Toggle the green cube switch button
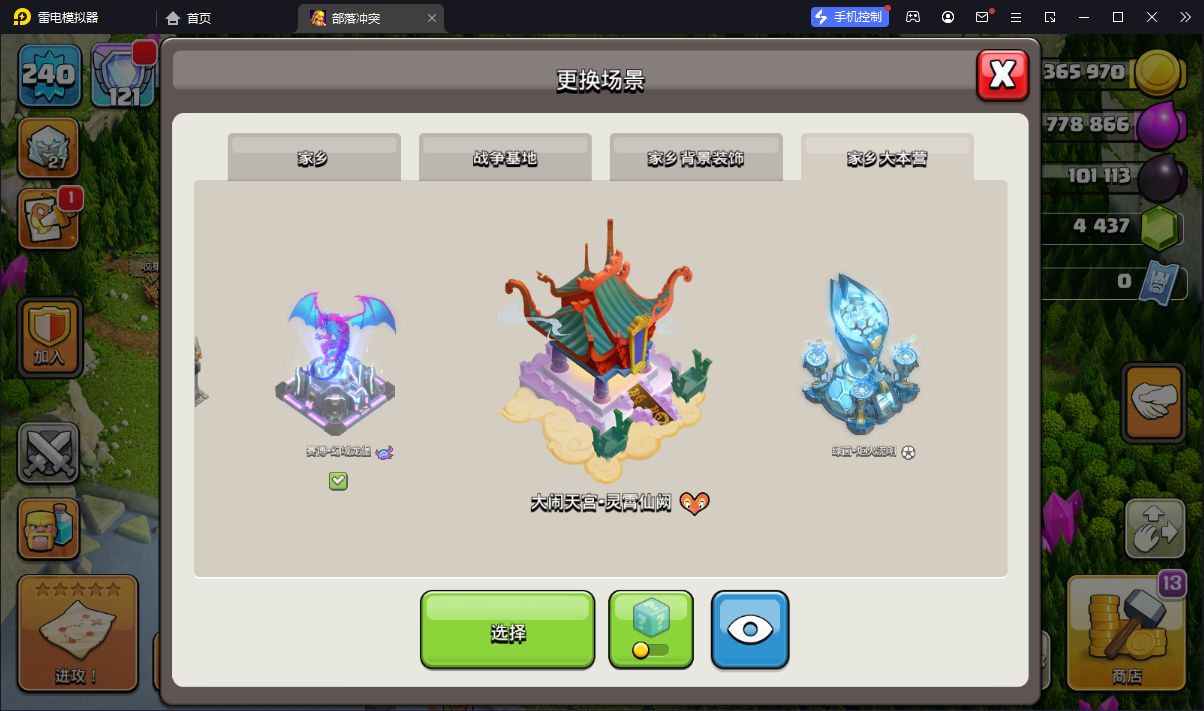 point(651,630)
